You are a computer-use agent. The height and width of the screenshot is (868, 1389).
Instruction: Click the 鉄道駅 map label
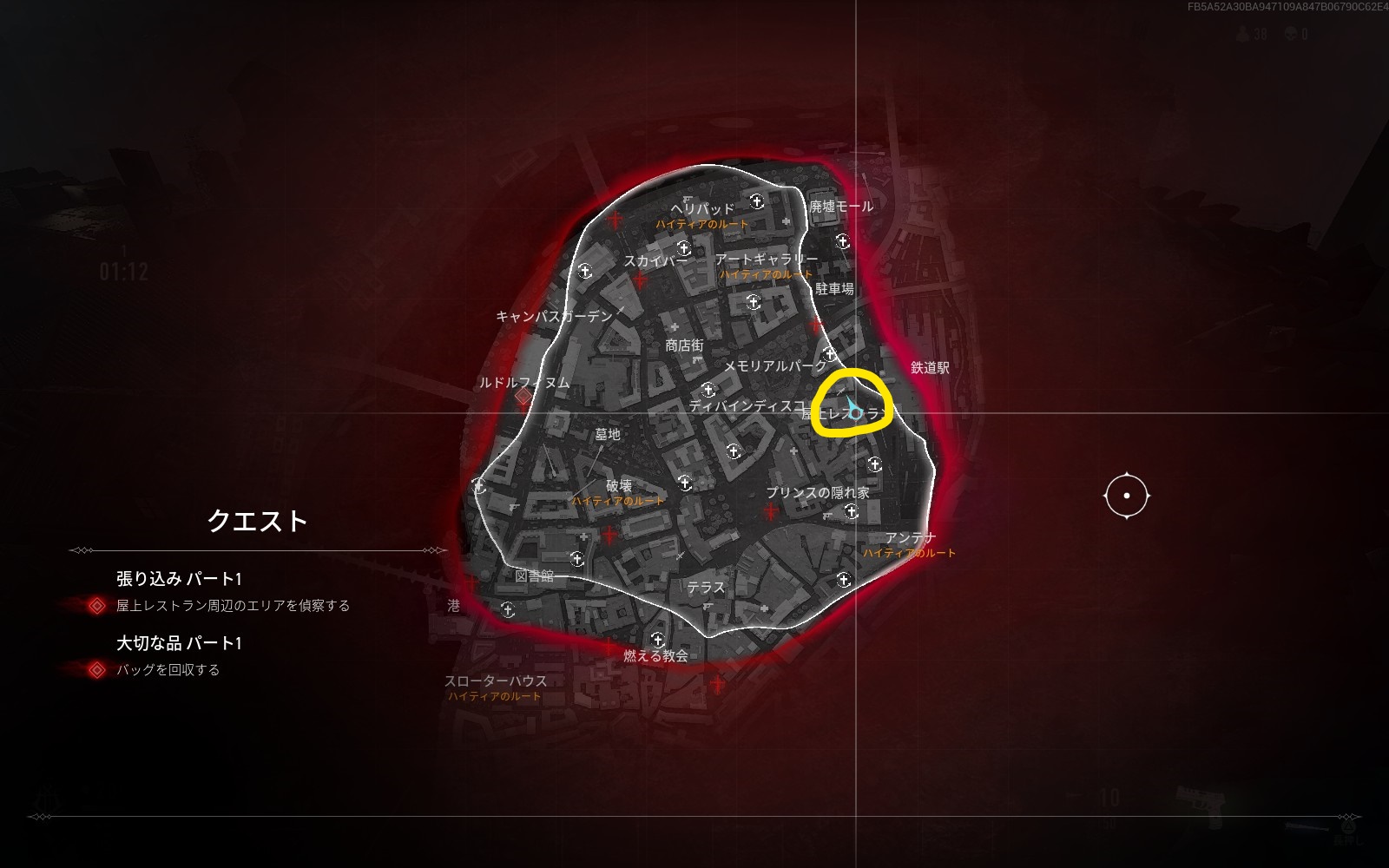tap(930, 368)
